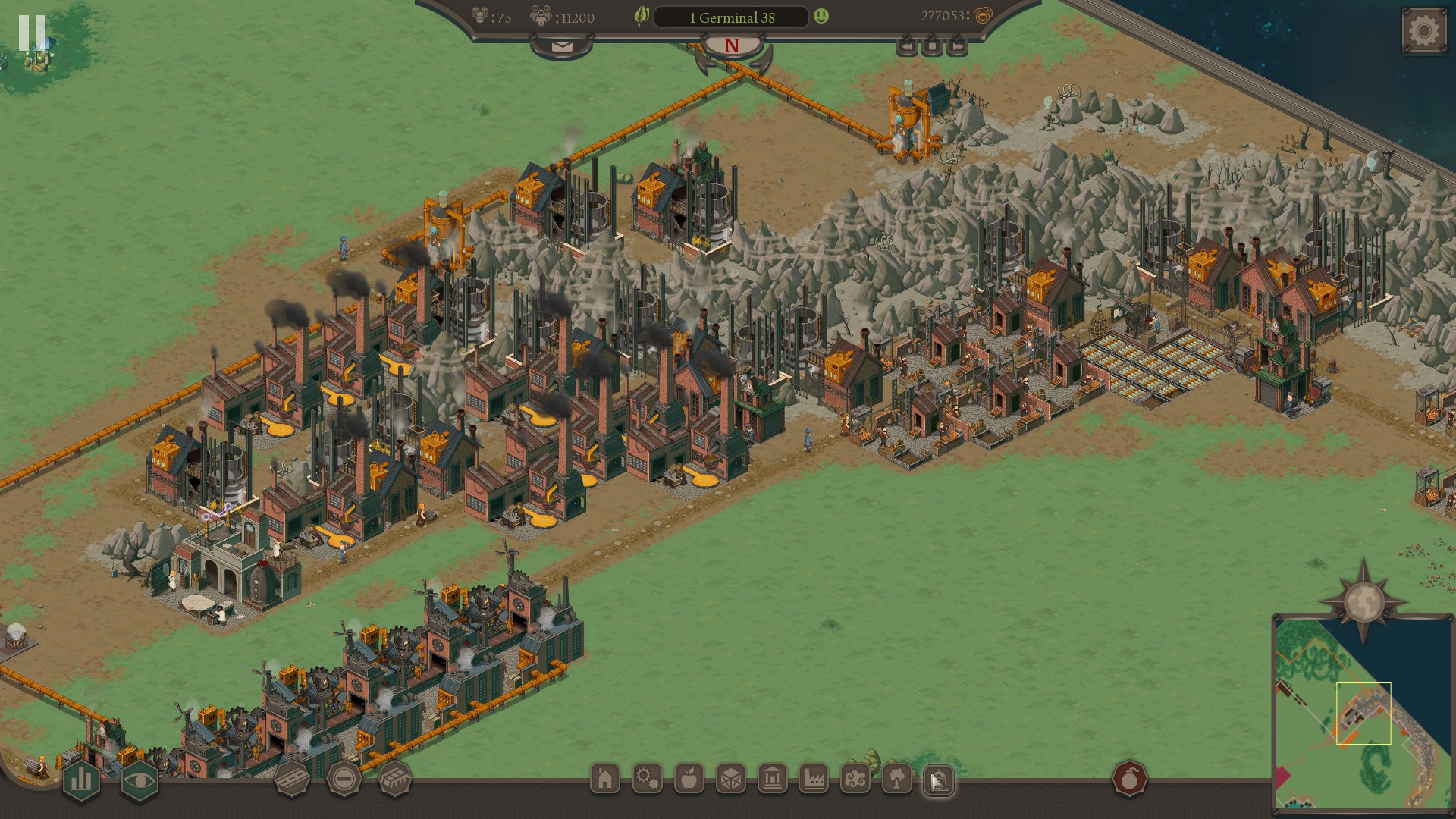The width and height of the screenshot is (1456, 819).
Task: Open the cloud swirl build category
Action: 855,779
